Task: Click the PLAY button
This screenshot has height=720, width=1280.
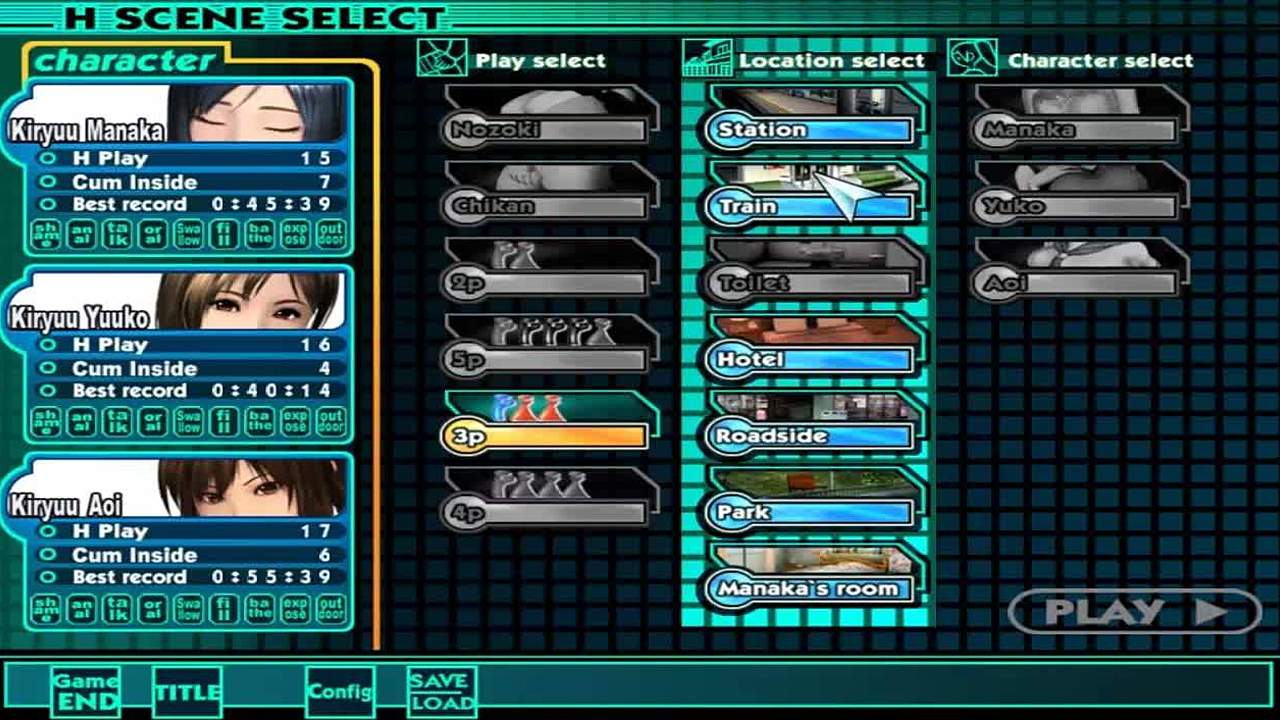Action: (1134, 612)
